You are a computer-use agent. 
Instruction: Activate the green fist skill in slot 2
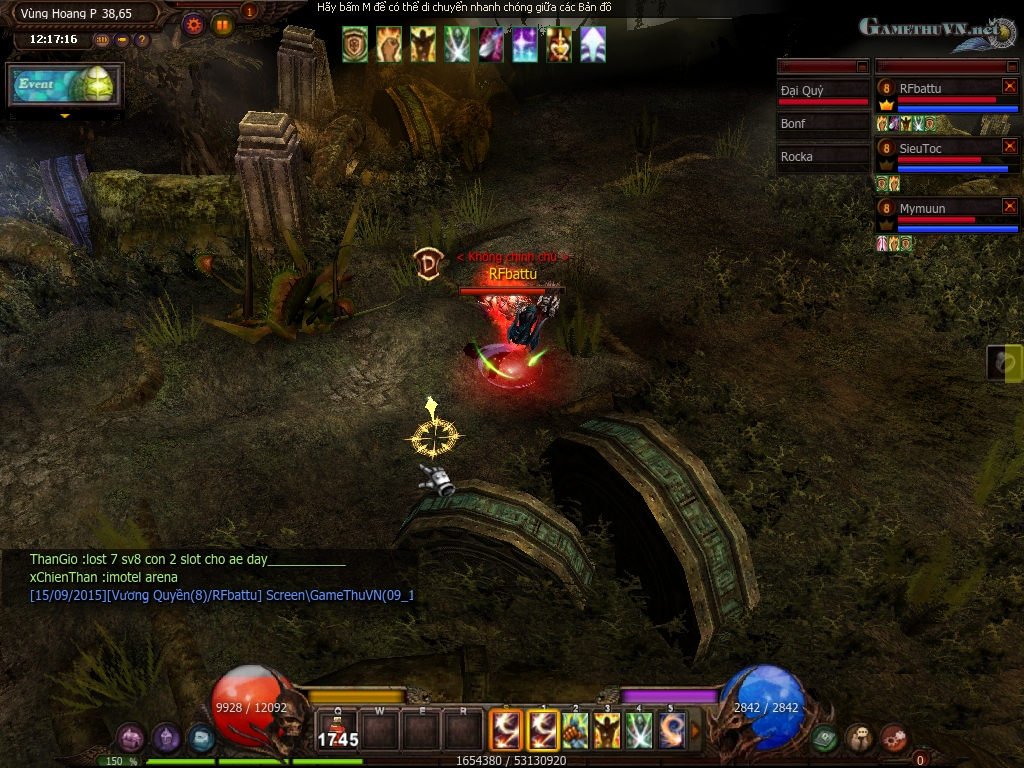tap(575, 730)
